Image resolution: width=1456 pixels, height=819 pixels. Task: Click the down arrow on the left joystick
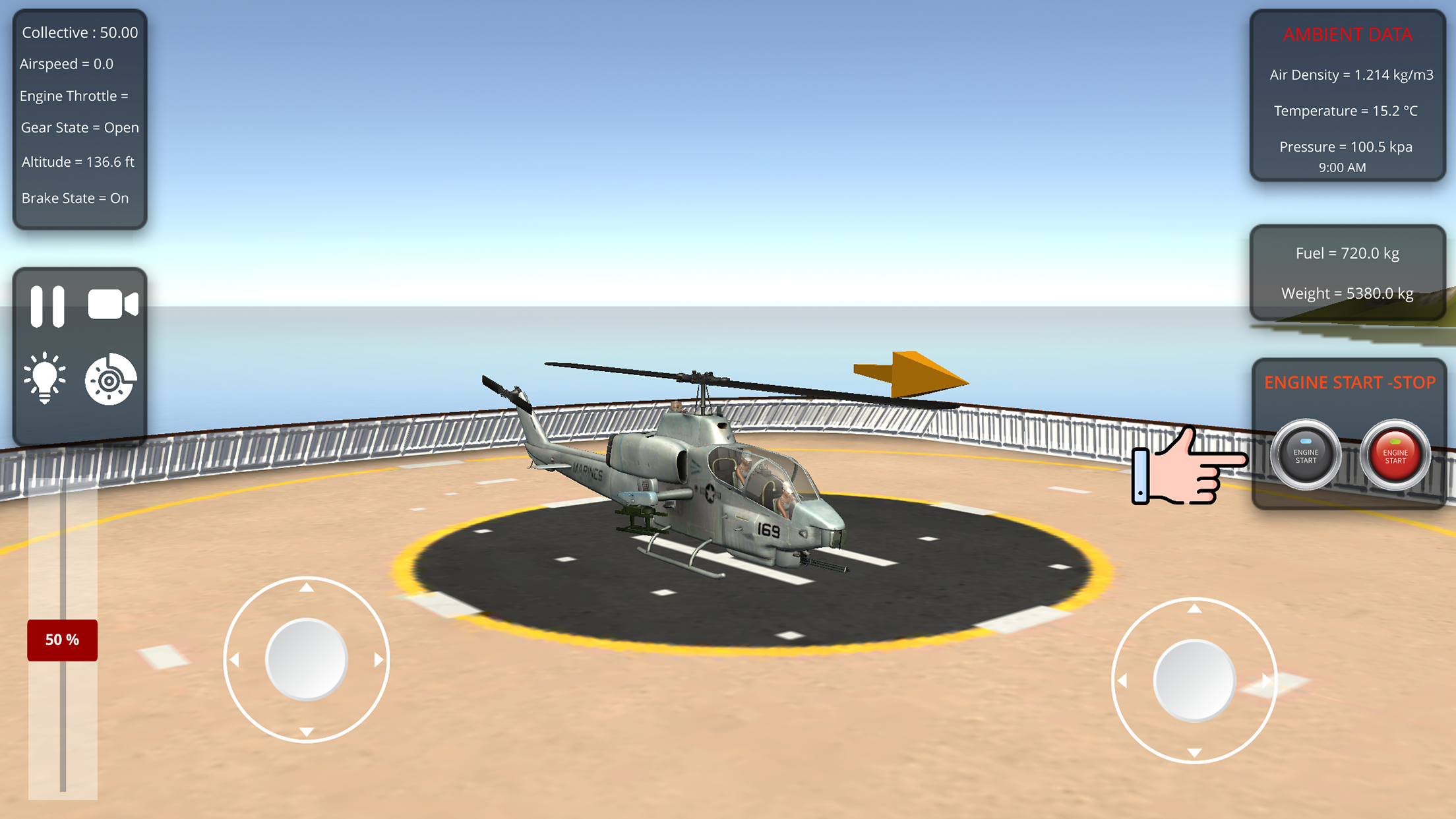point(305,732)
